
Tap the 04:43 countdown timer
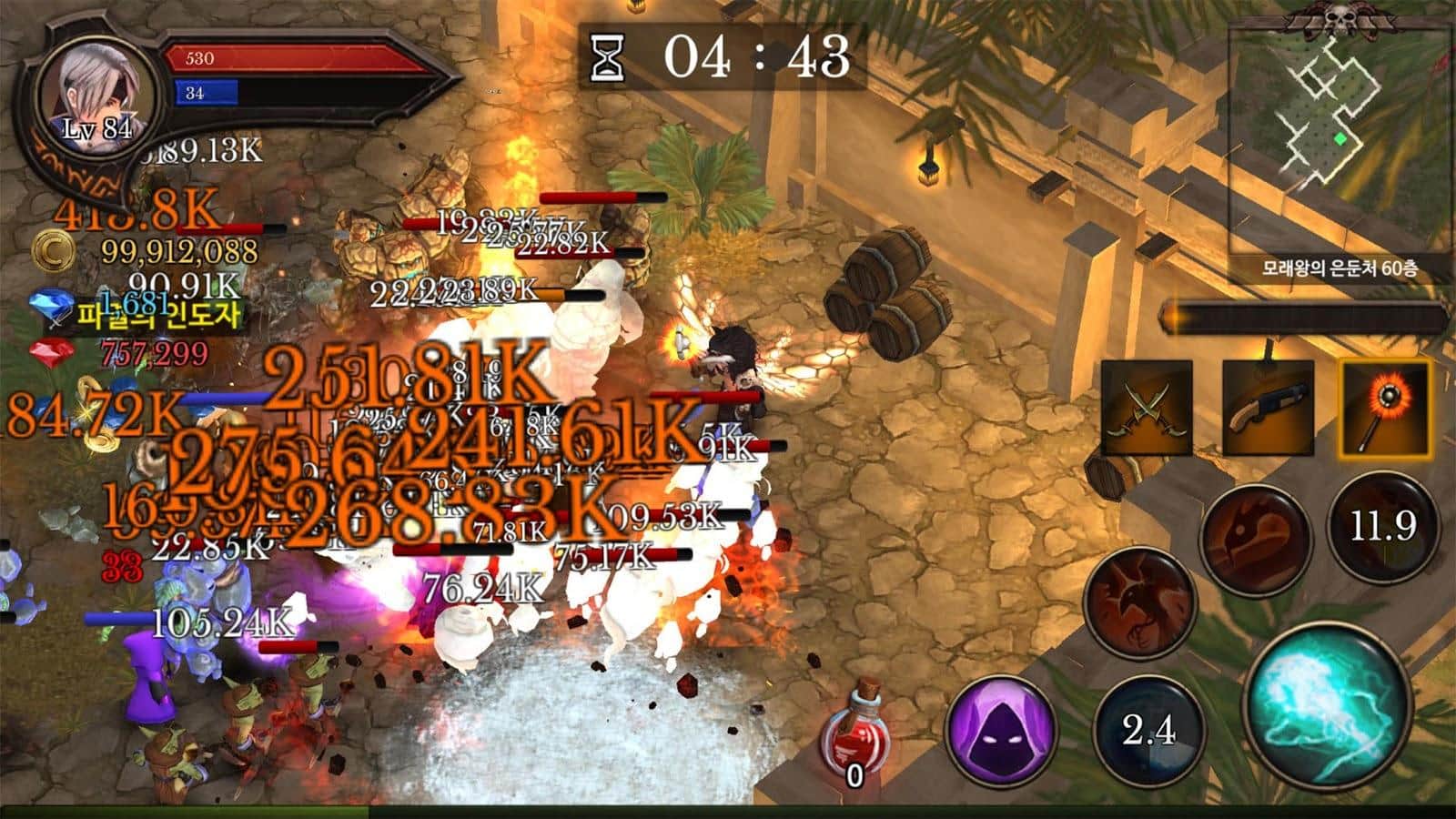pos(728,56)
